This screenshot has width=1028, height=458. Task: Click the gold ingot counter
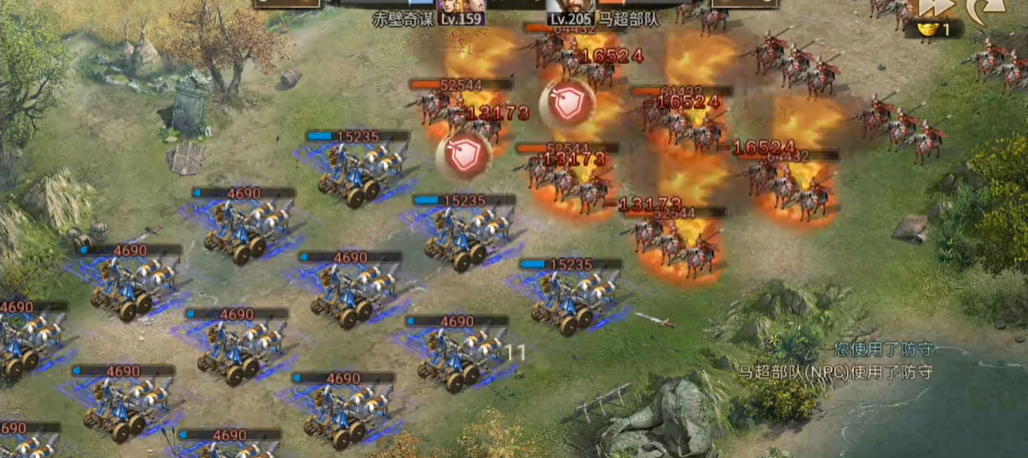pyautogui.click(x=931, y=30)
